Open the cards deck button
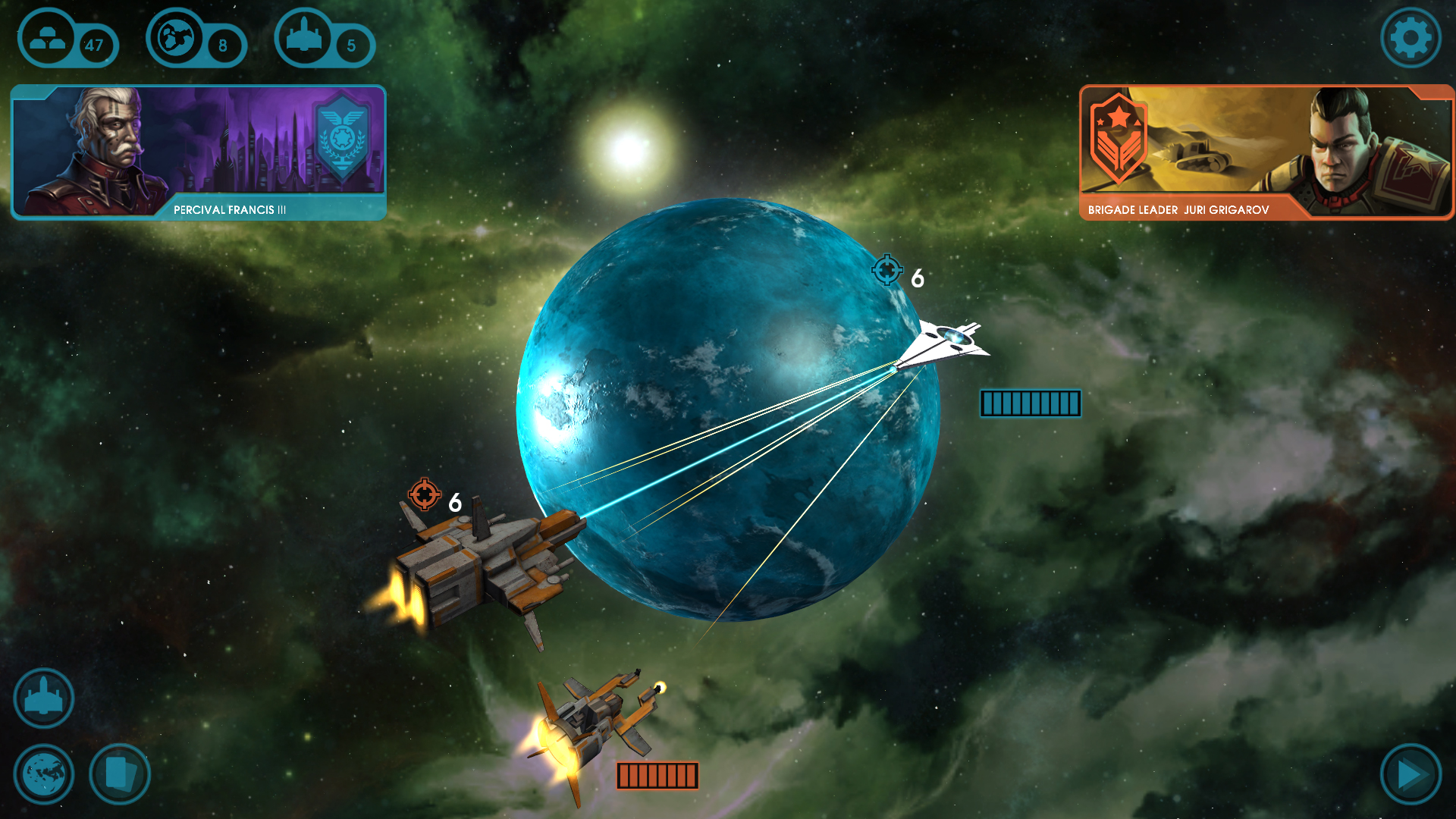Screen dimensions: 1456x819 [x=118, y=773]
